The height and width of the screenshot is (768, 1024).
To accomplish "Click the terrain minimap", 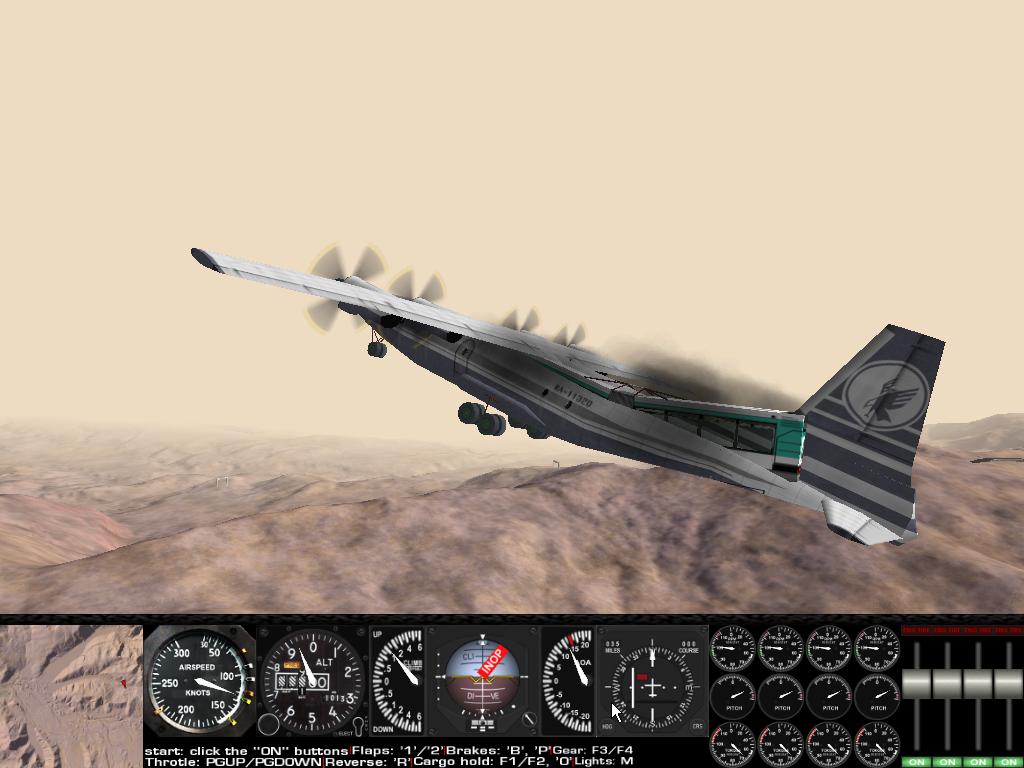I will coord(71,695).
